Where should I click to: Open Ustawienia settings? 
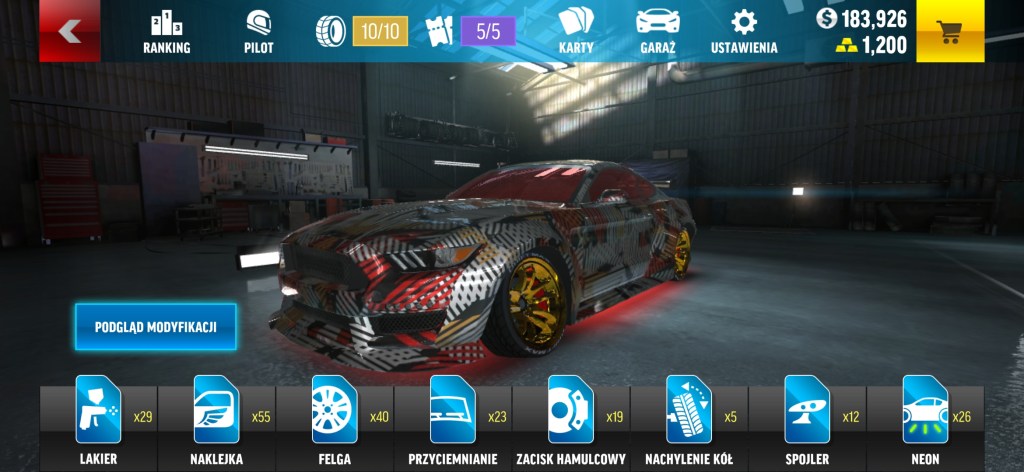(743, 32)
